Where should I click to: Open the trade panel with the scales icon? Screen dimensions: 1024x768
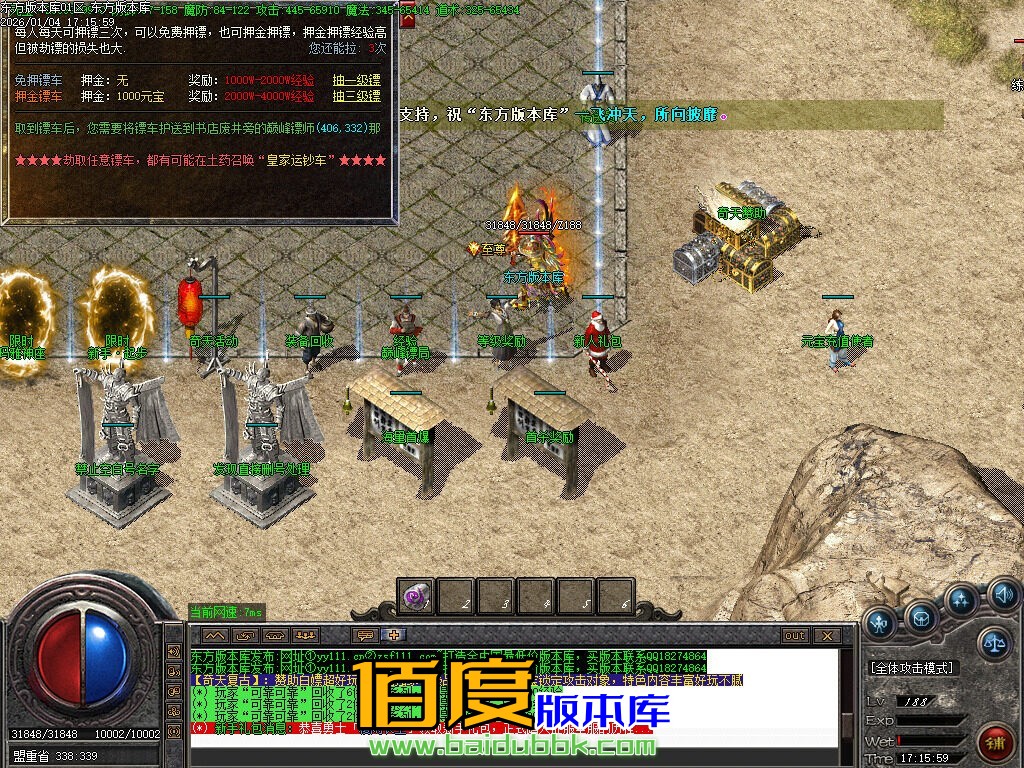[x=994, y=643]
